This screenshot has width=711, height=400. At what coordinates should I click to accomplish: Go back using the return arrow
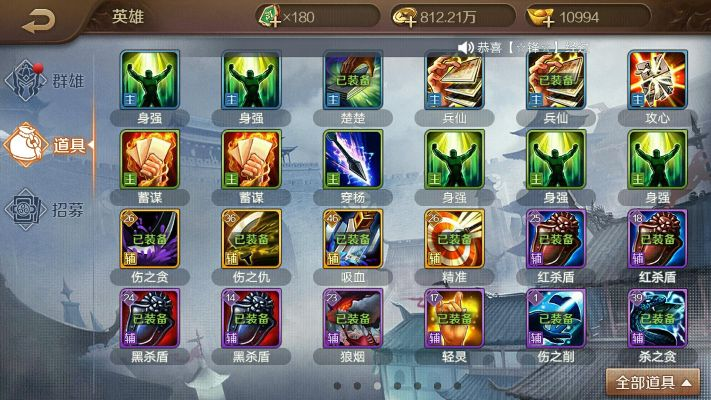coord(39,17)
